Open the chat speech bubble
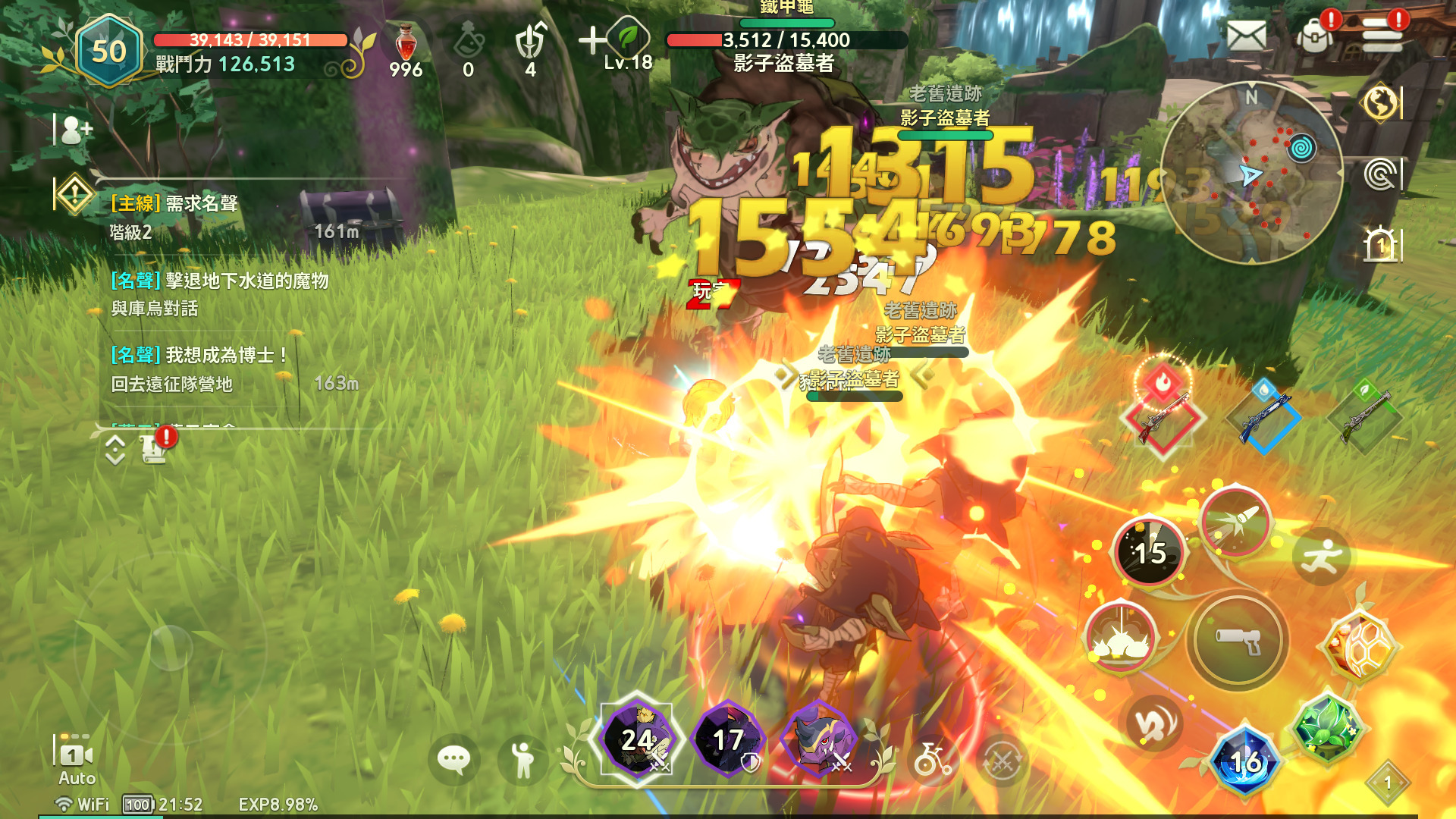1456x819 pixels. (453, 758)
